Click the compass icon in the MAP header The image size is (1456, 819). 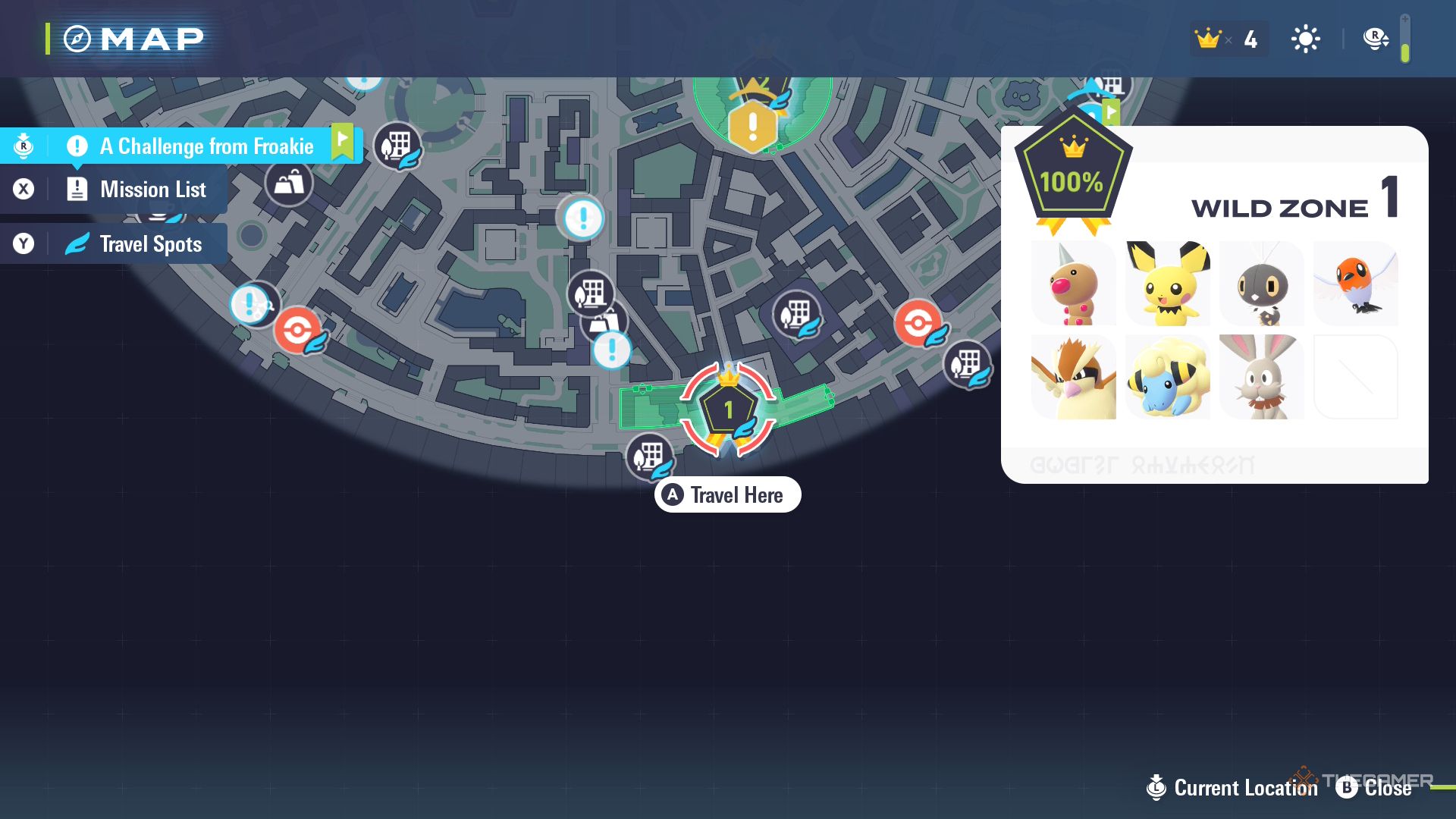(78, 38)
